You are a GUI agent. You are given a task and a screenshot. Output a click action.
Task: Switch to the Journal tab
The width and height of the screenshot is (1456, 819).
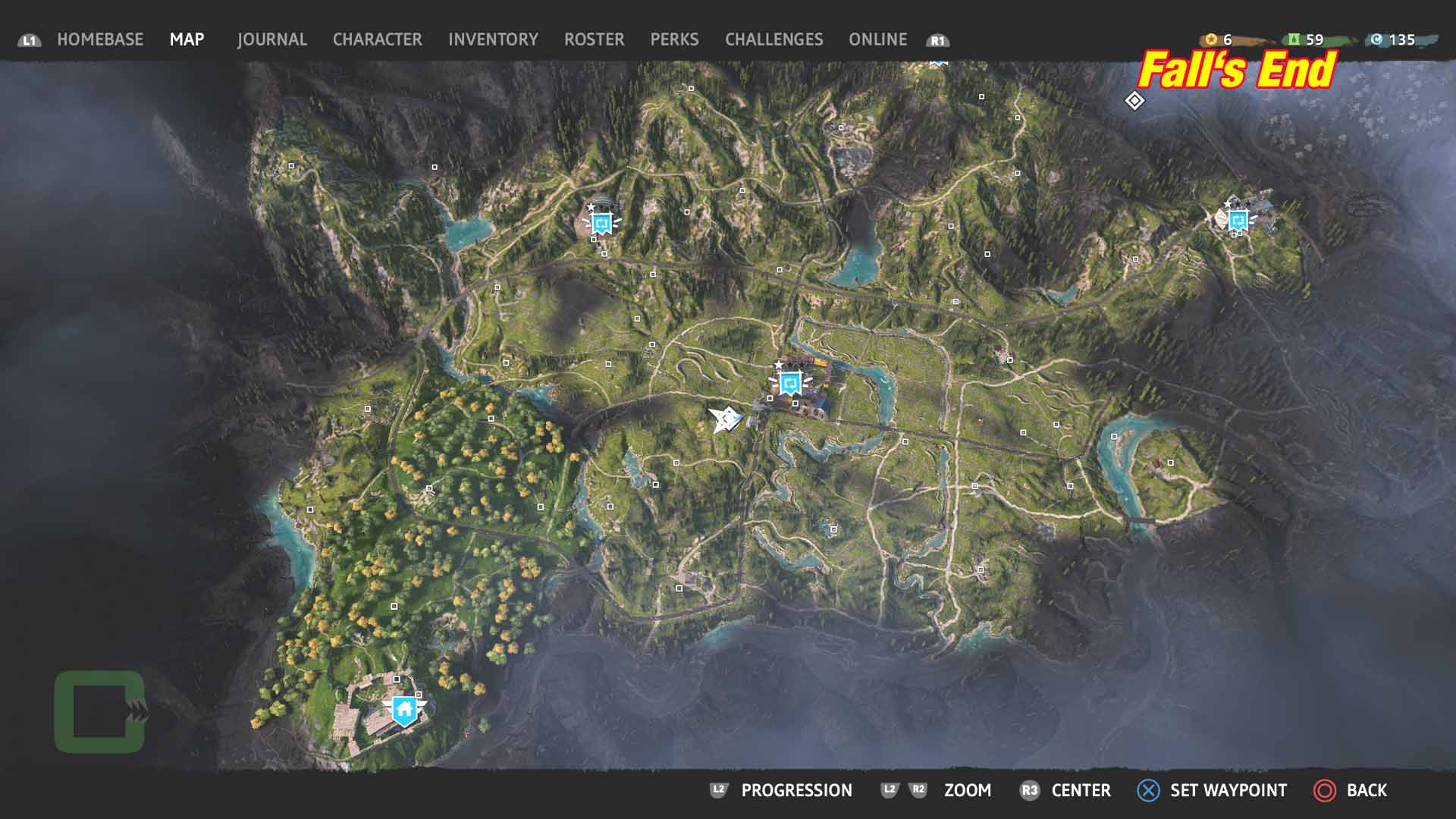[271, 39]
